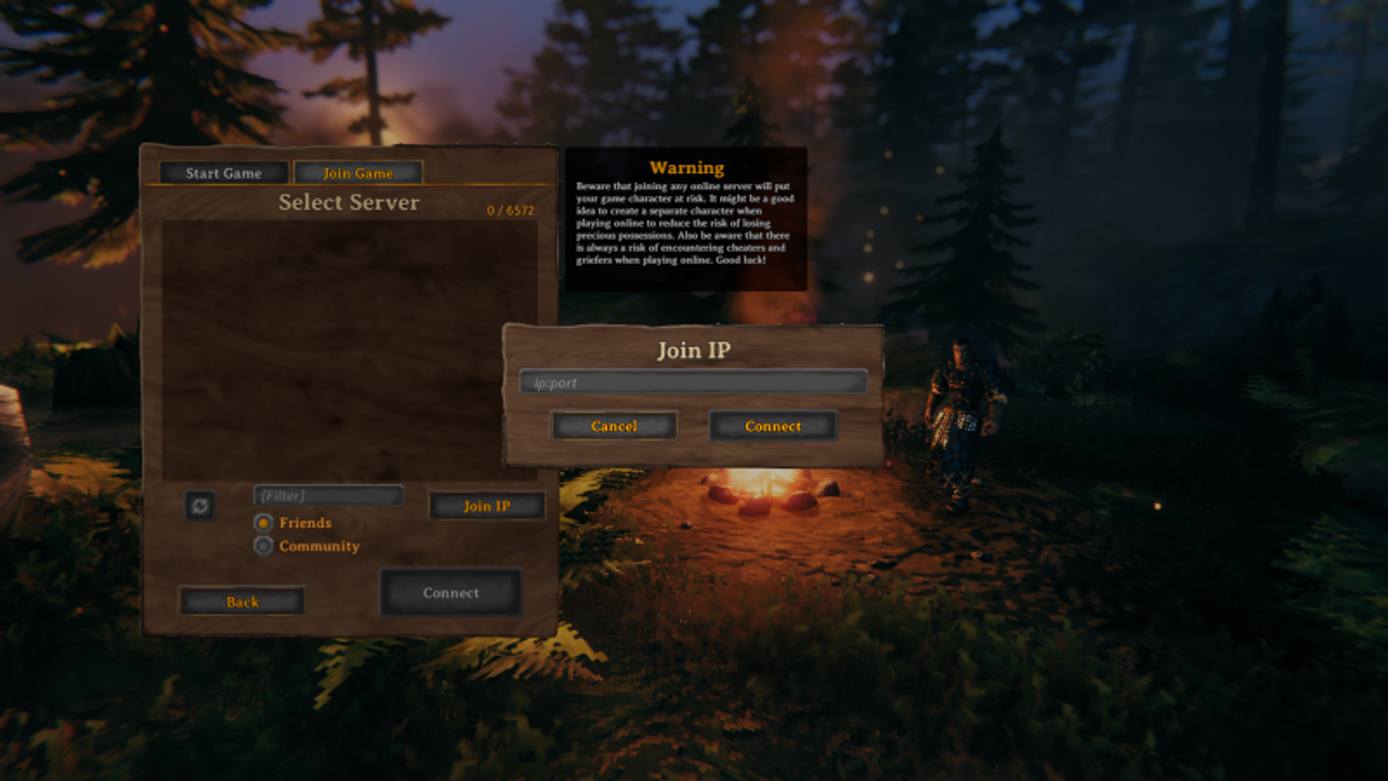This screenshot has width=1388, height=781.
Task: Open the Join IP dialog
Action: [x=487, y=506]
